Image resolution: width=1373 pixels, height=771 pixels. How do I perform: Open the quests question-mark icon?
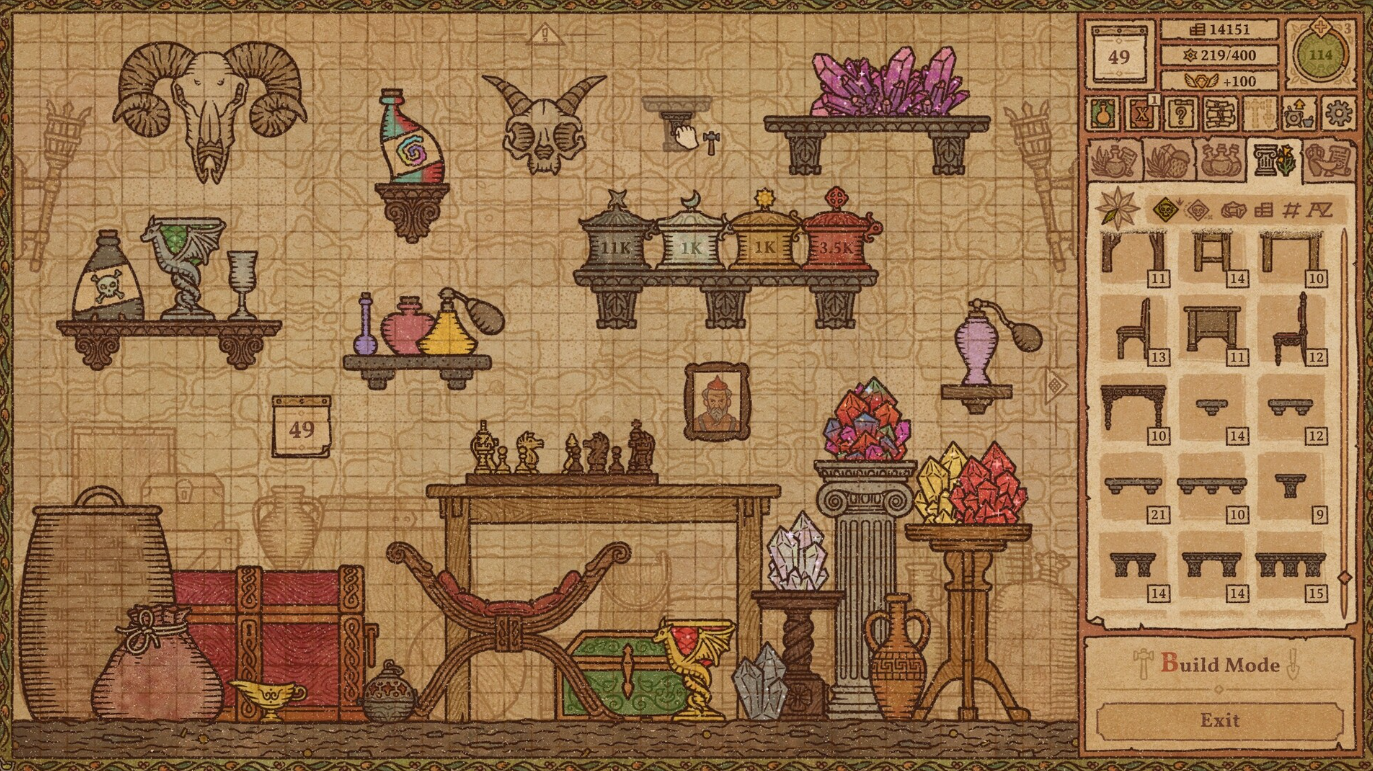tap(1181, 115)
